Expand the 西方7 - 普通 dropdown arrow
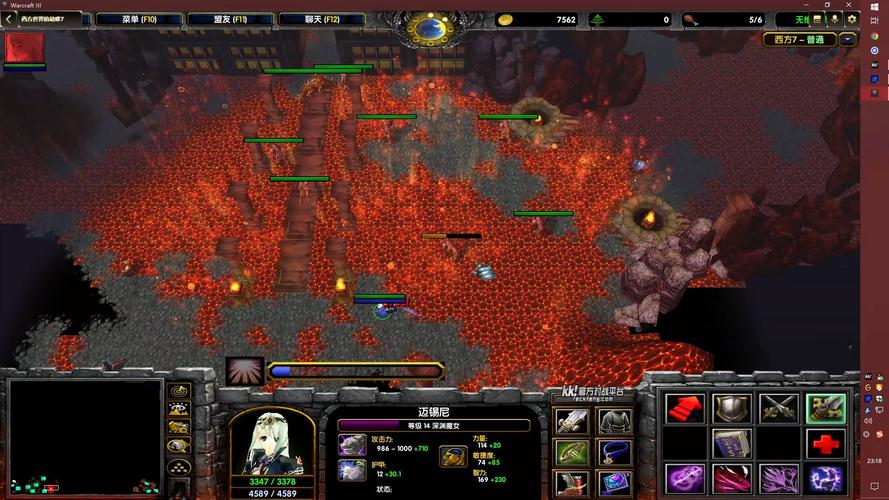 point(848,40)
